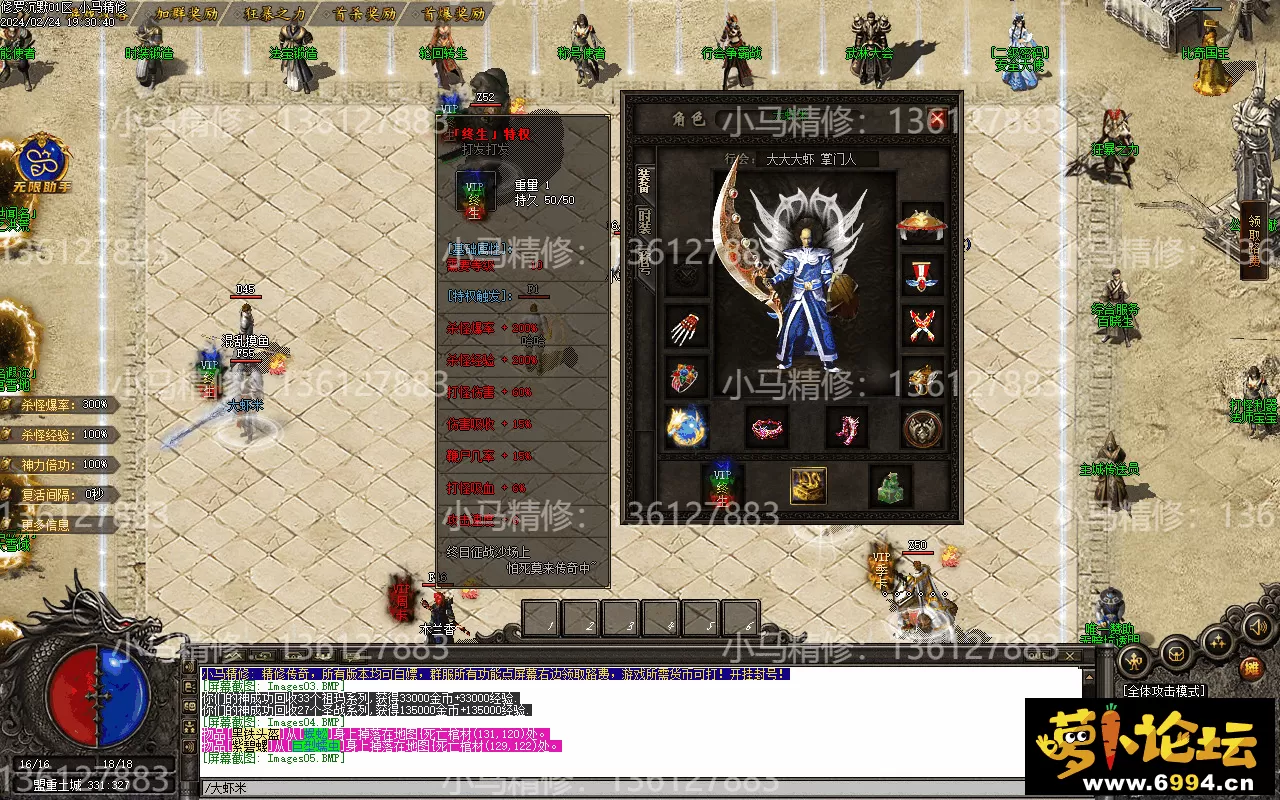1280x800 pixels.
Task: Select the red medal equipment slot
Action: [922, 274]
